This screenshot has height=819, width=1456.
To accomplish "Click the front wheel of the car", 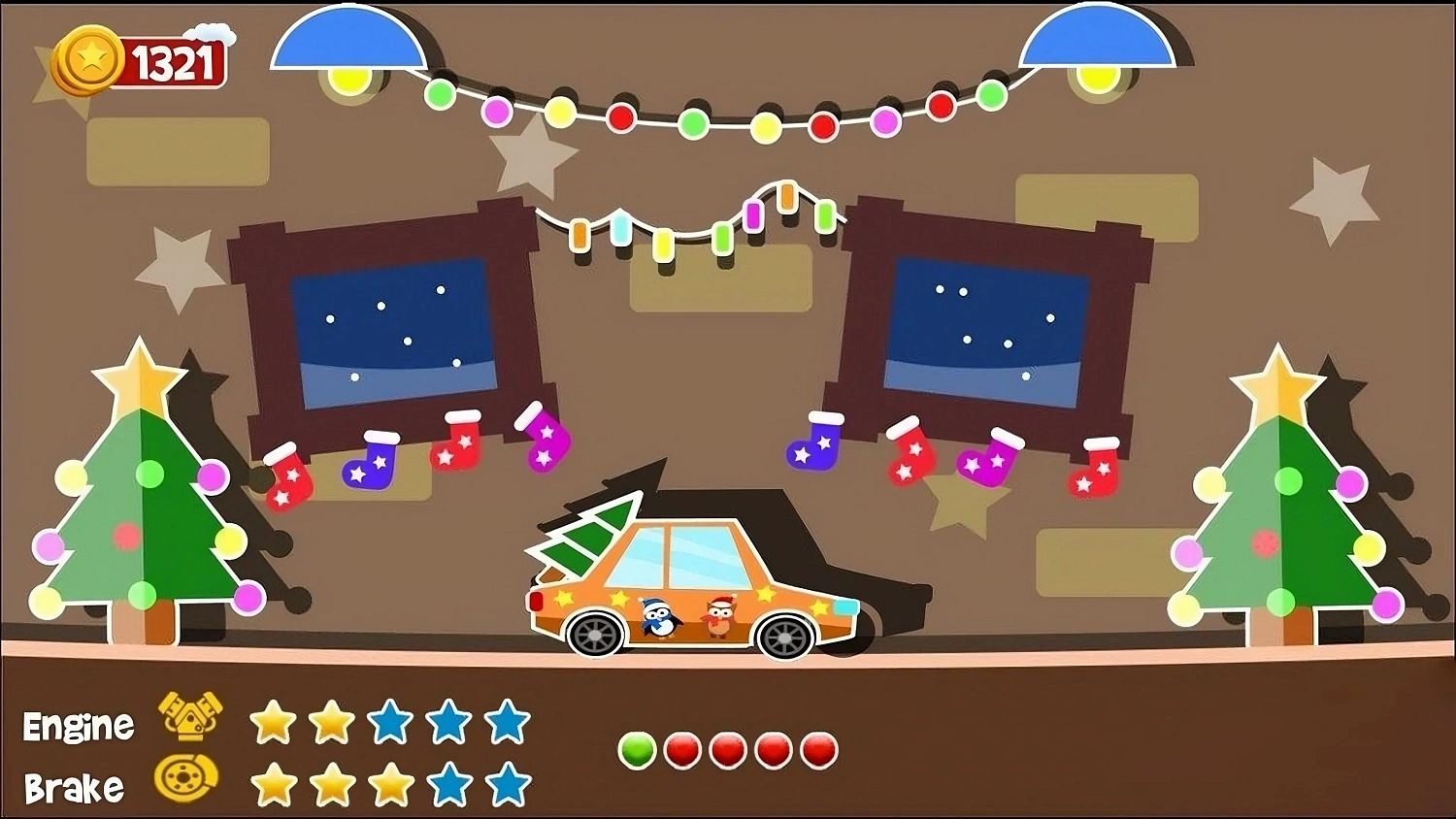I will pyautogui.click(x=784, y=638).
